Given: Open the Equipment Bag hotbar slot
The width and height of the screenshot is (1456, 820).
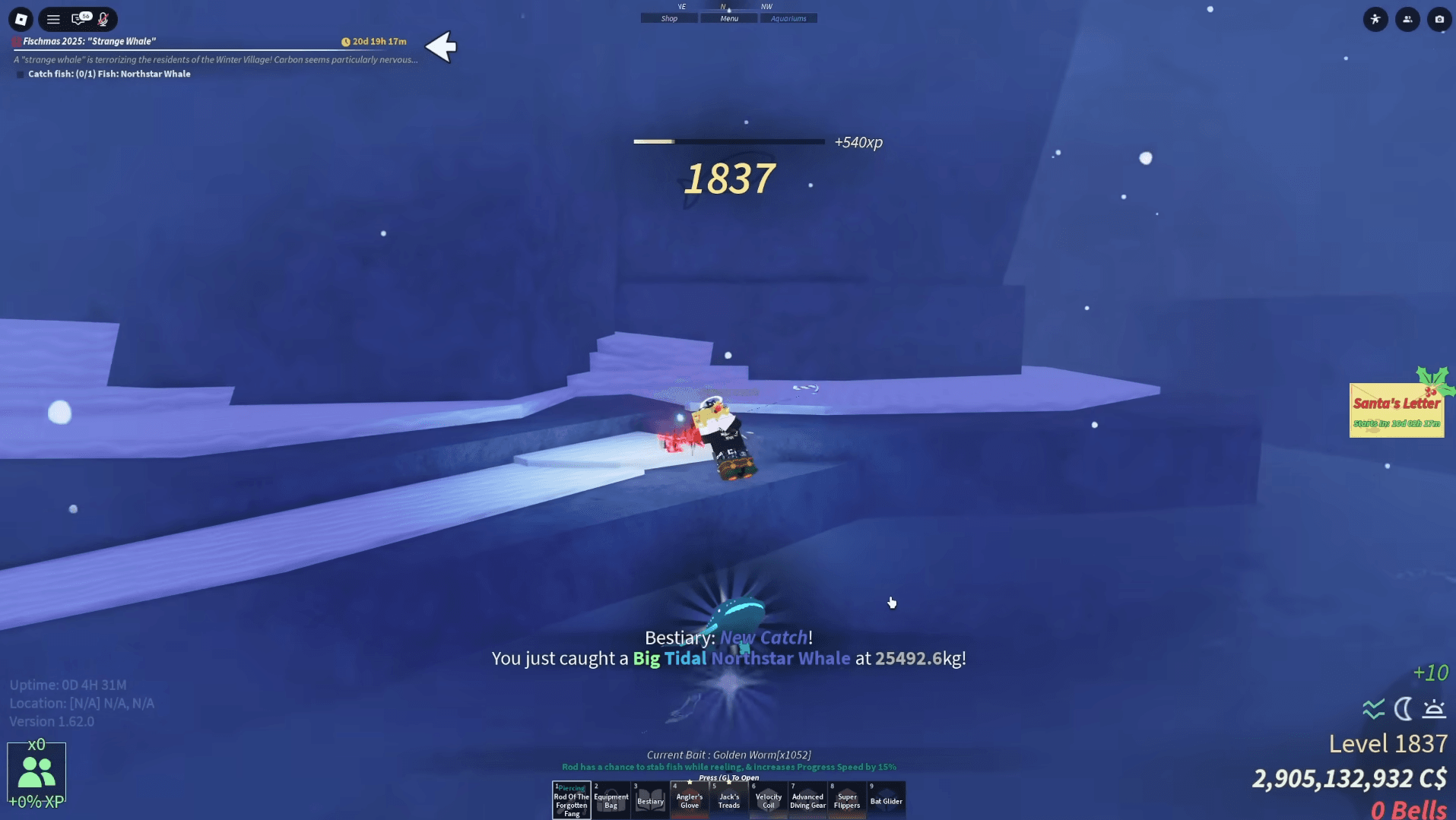Looking at the screenshot, I should 611,800.
